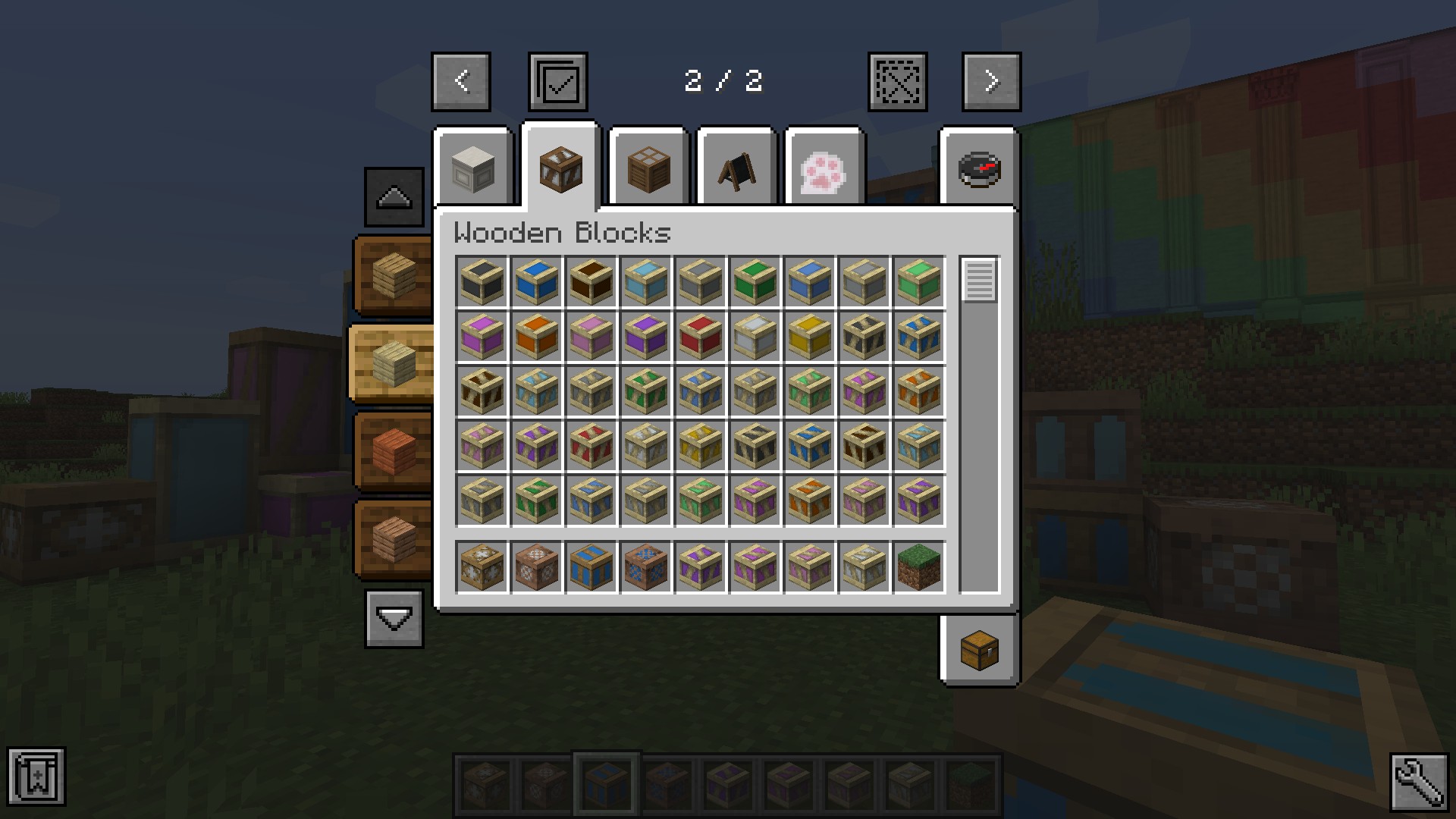Go to the next page arrow
1456x819 pixels.
pyautogui.click(x=991, y=82)
